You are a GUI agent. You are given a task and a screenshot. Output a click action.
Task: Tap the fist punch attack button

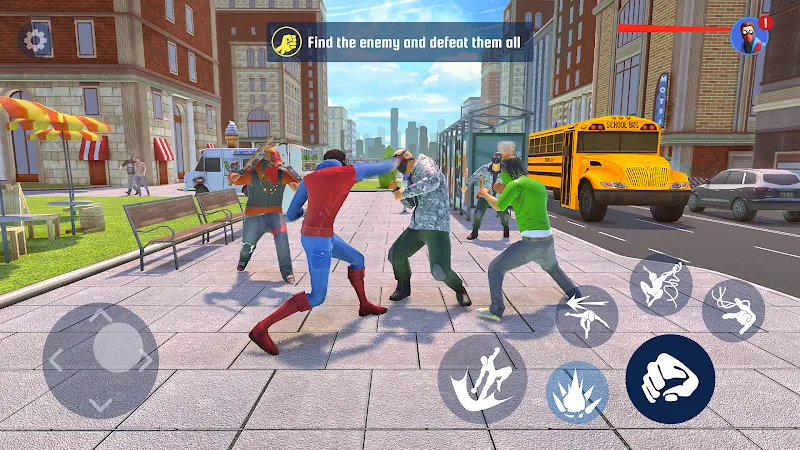click(x=670, y=379)
